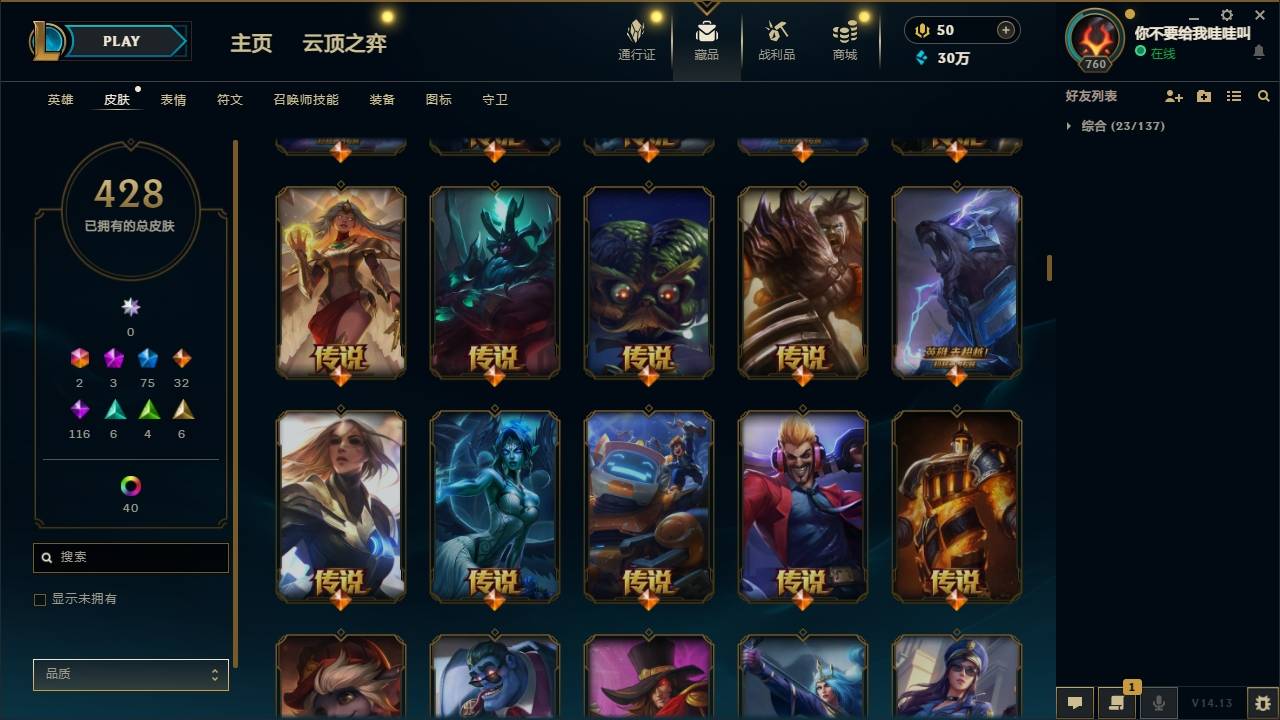This screenshot has width=1280, height=720.
Task: Click the friend search magnifier icon
Action: 1264,96
